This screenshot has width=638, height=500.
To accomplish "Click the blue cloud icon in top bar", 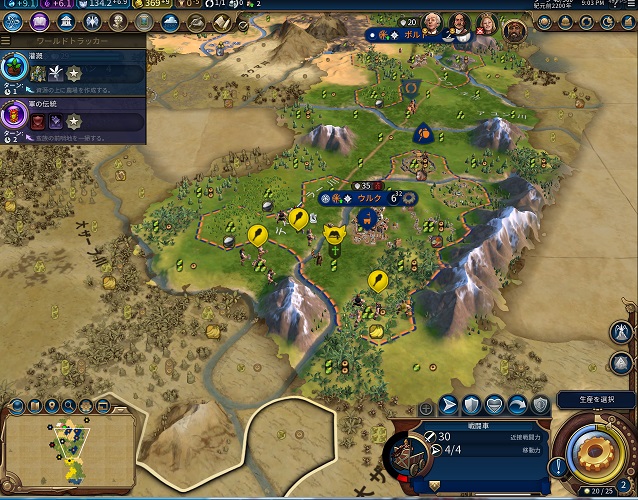I will (x=169, y=21).
